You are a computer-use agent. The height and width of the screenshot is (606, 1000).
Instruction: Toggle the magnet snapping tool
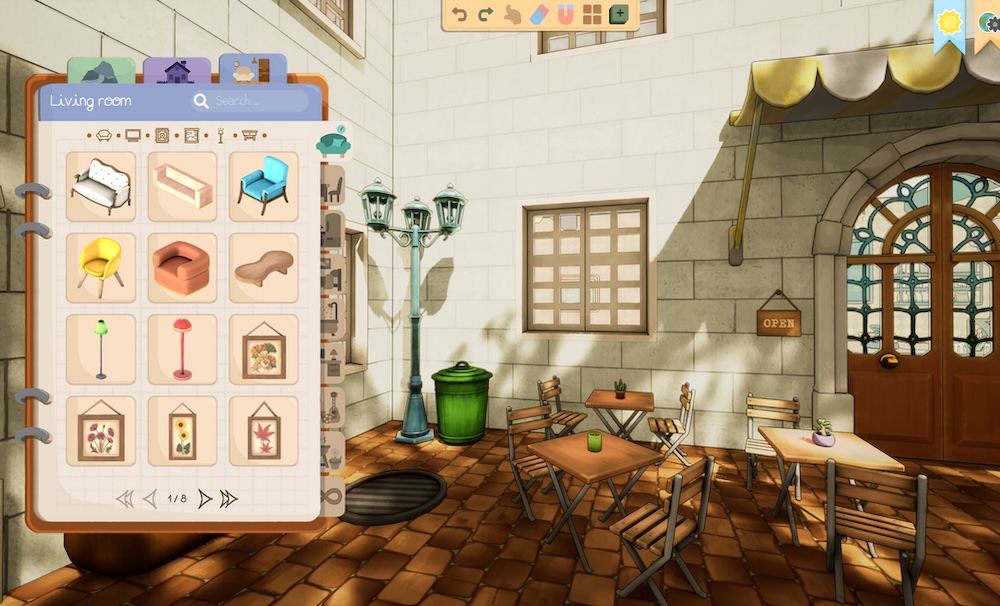point(566,14)
